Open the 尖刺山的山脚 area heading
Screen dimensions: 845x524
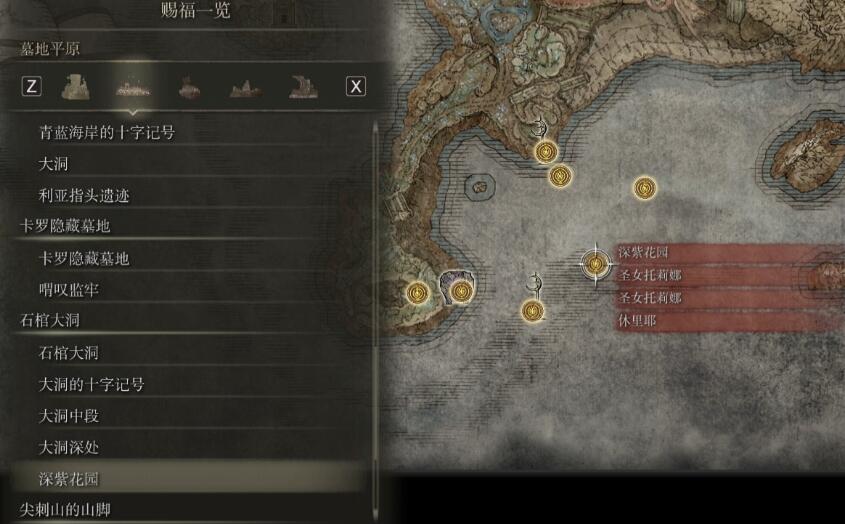pos(66,510)
